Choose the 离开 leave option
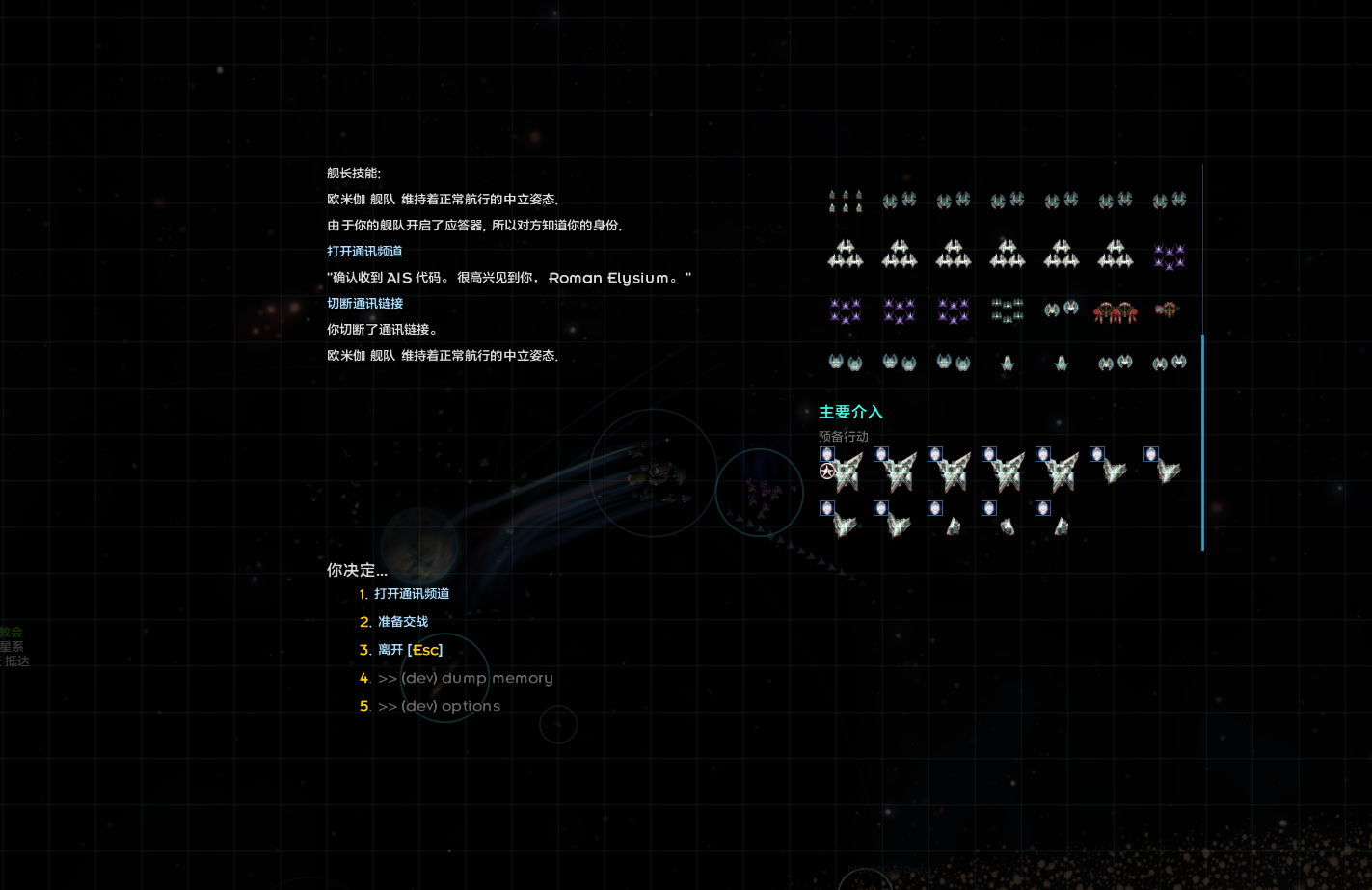The image size is (1372, 890). coord(410,650)
